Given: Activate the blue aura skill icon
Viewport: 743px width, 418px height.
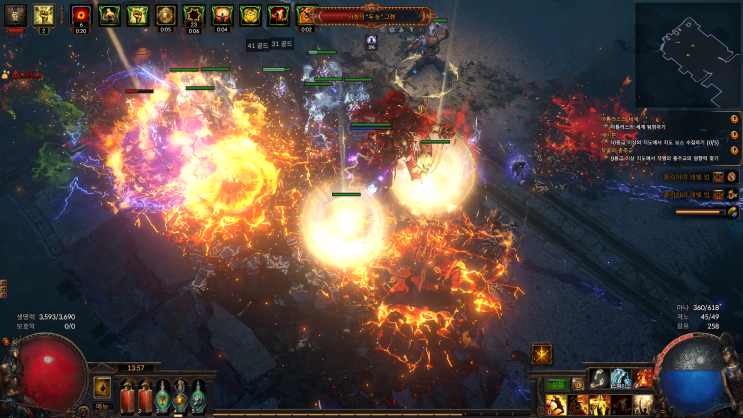Looking at the screenshot, I should [x=621, y=378].
